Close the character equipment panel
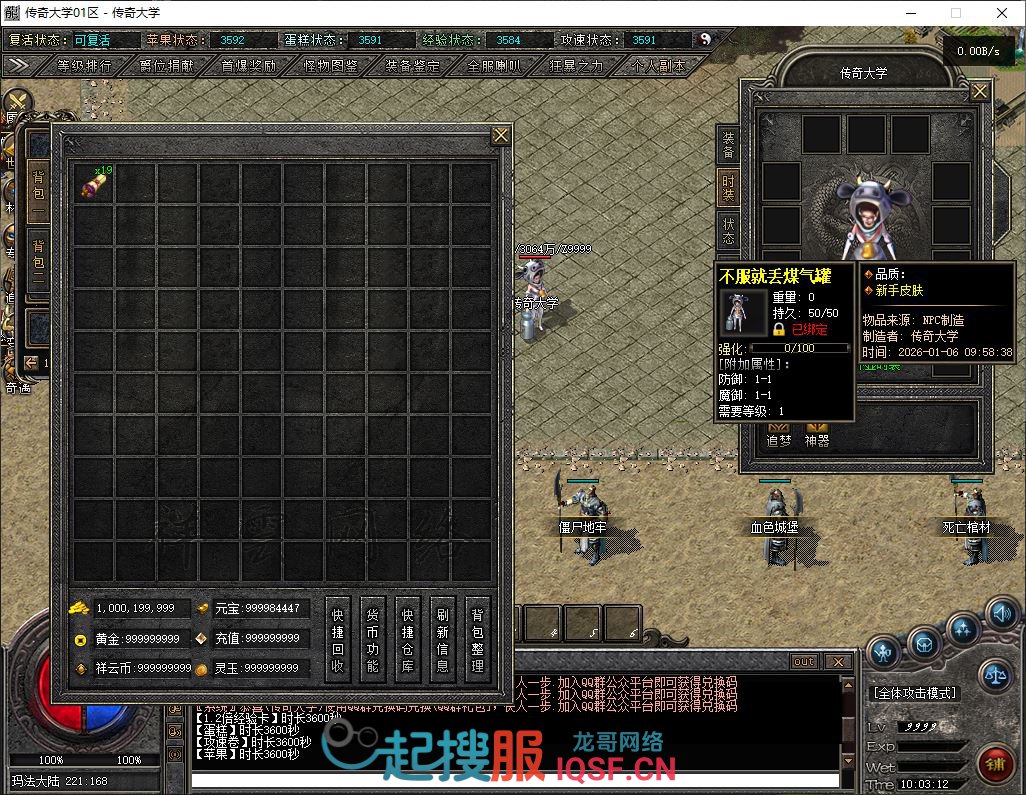Screen dimensions: 1026x795 [x=980, y=92]
